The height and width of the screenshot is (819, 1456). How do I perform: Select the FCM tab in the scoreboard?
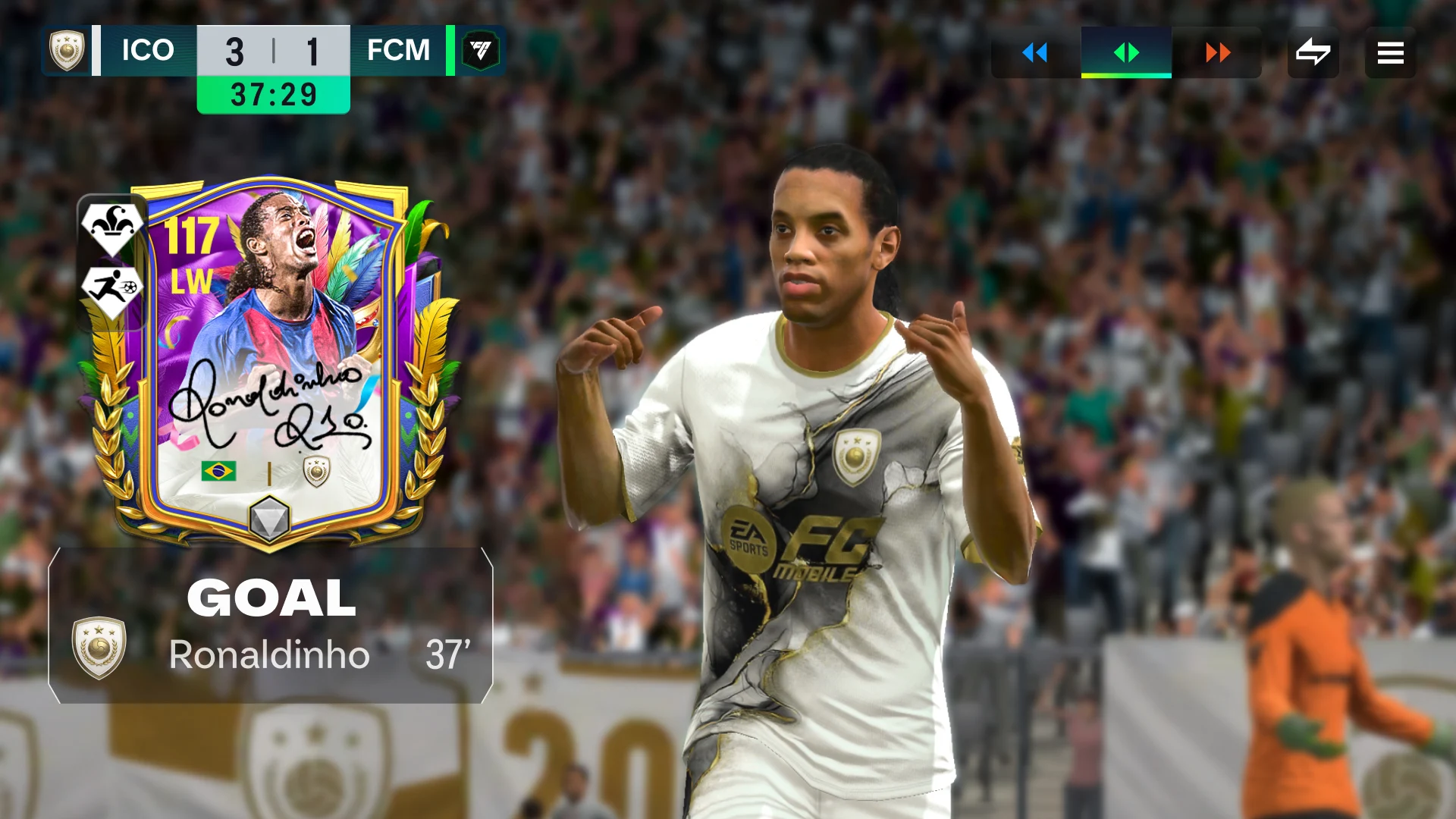398,51
